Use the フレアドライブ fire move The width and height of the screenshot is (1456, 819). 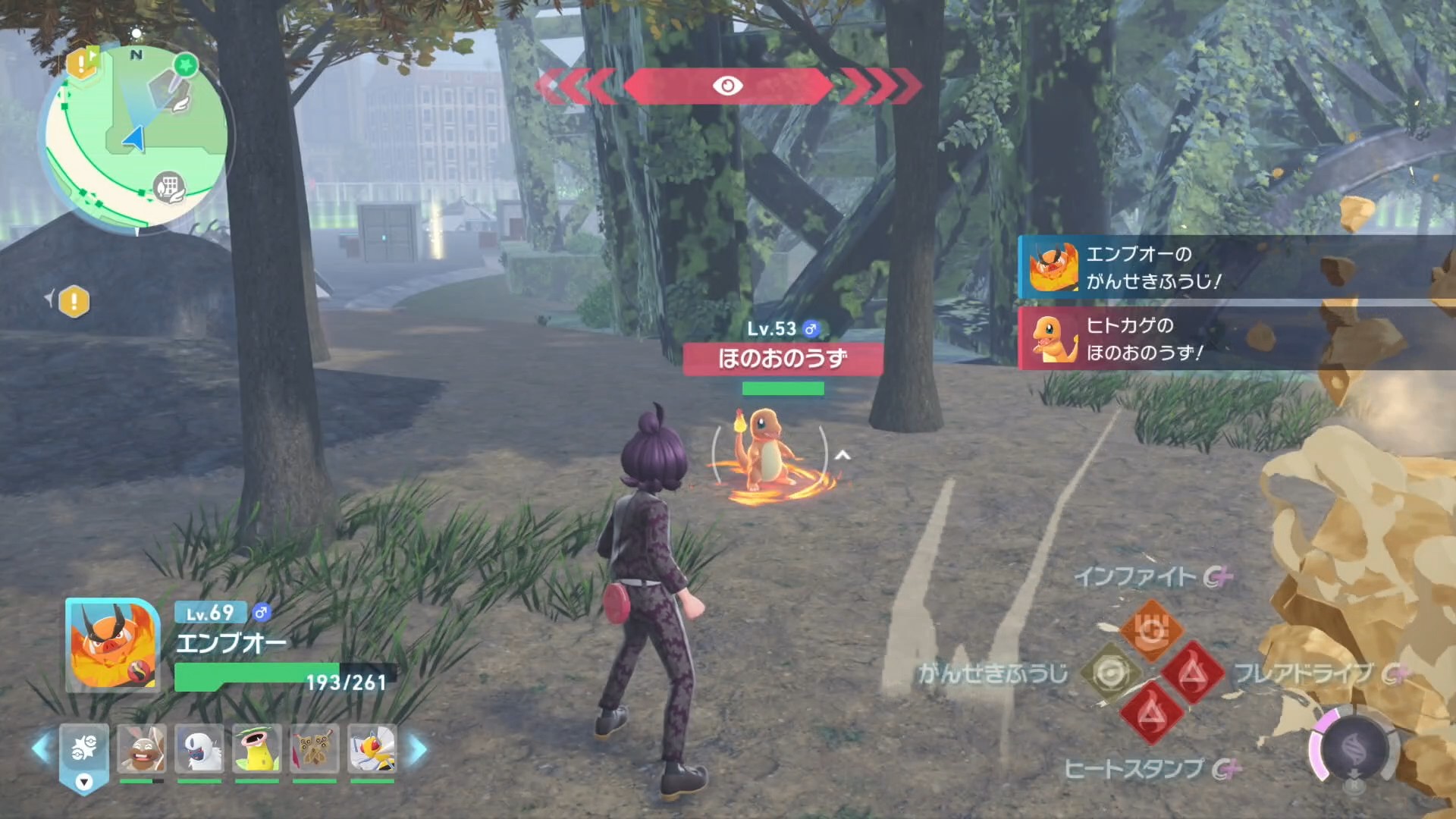click(x=1192, y=673)
